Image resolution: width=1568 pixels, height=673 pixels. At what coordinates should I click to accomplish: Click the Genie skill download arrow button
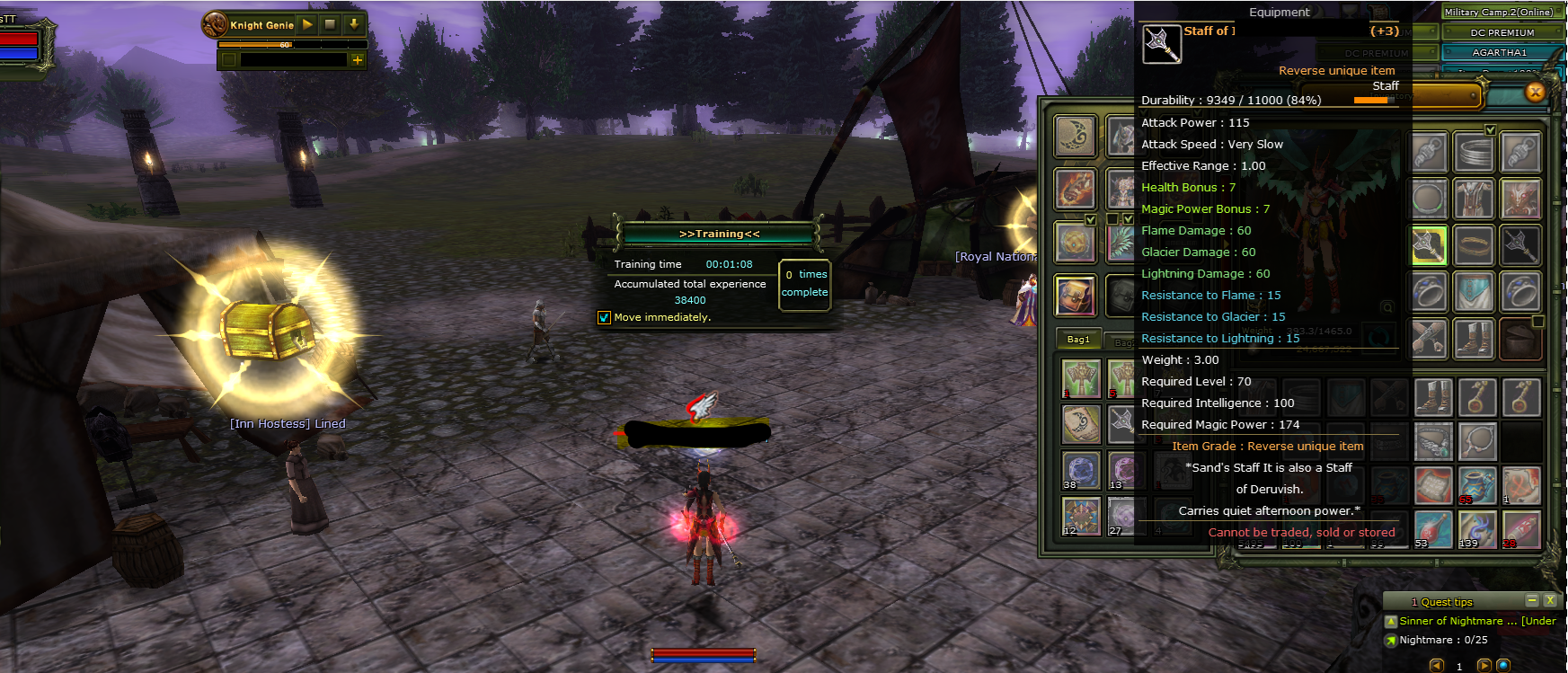point(353,24)
